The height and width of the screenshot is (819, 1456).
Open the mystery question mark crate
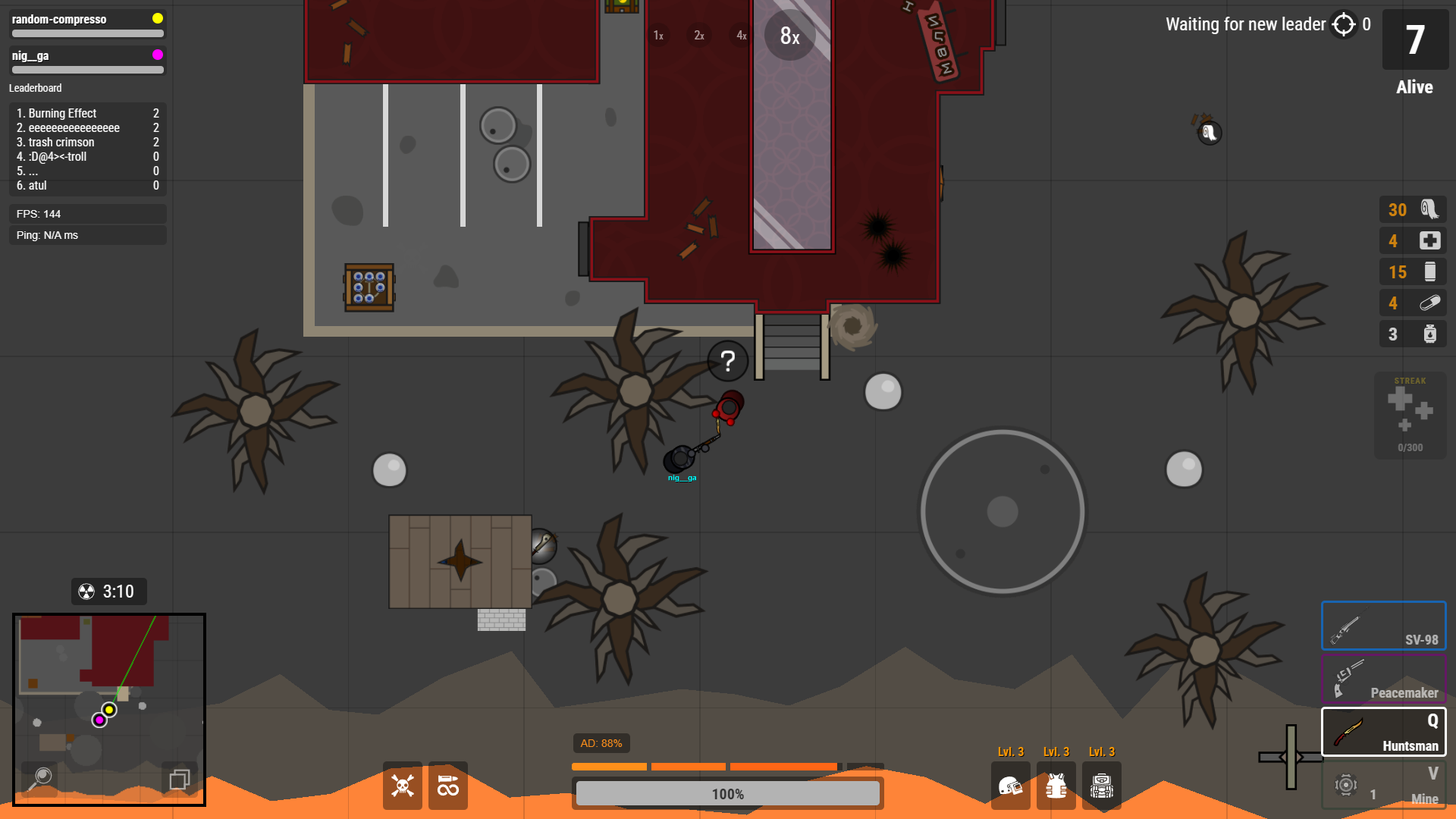[x=727, y=362]
